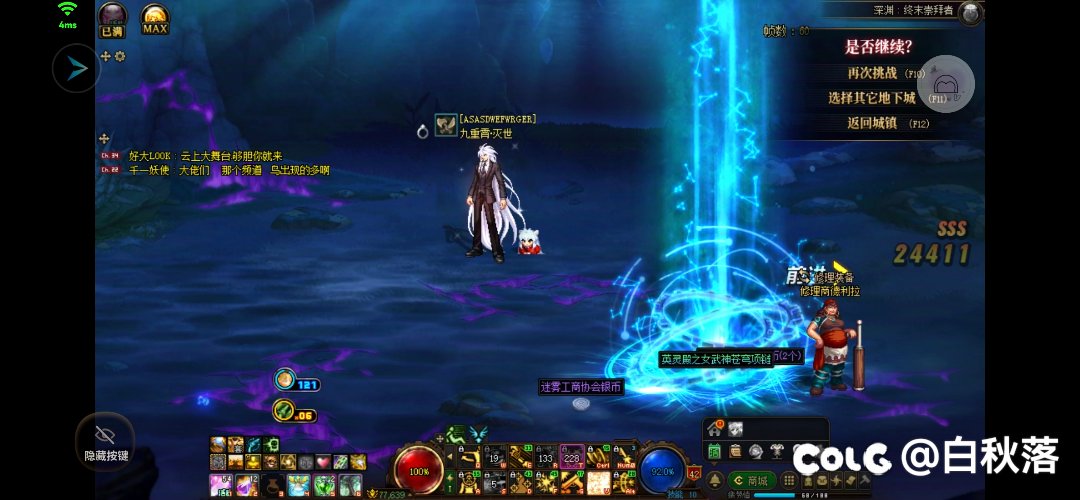1080x500 pixels.
Task: Click the house icon with notification badge
Action: pos(714,428)
